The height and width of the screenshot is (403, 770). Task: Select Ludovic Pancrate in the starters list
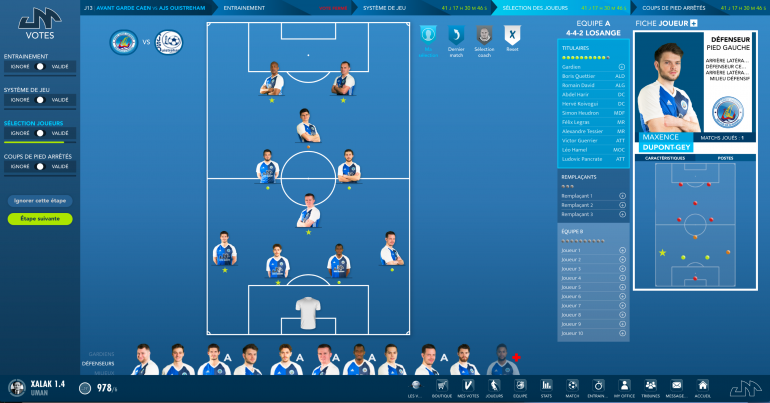tap(580, 159)
